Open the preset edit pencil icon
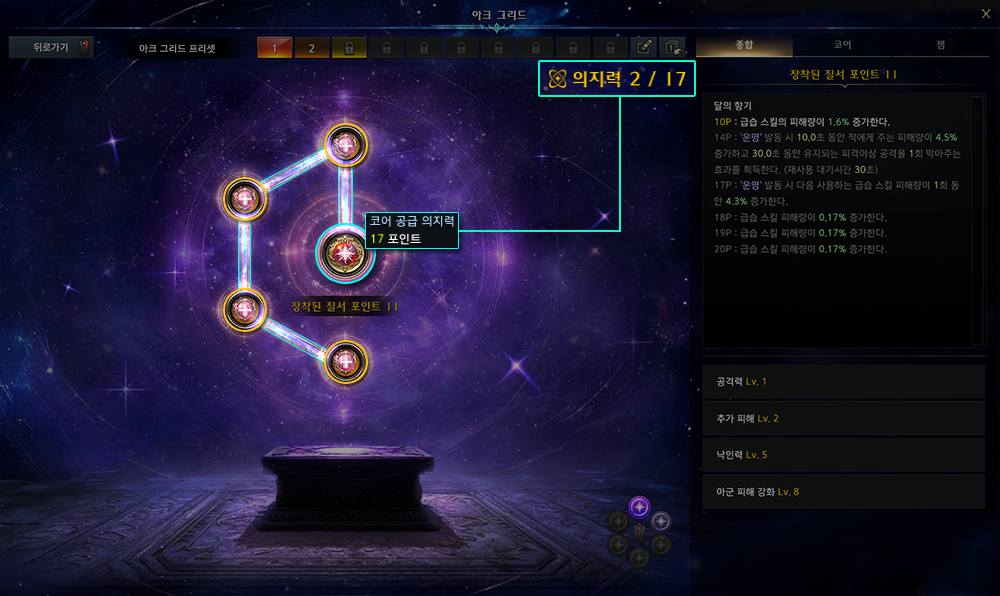The image size is (1000, 596). [x=645, y=47]
